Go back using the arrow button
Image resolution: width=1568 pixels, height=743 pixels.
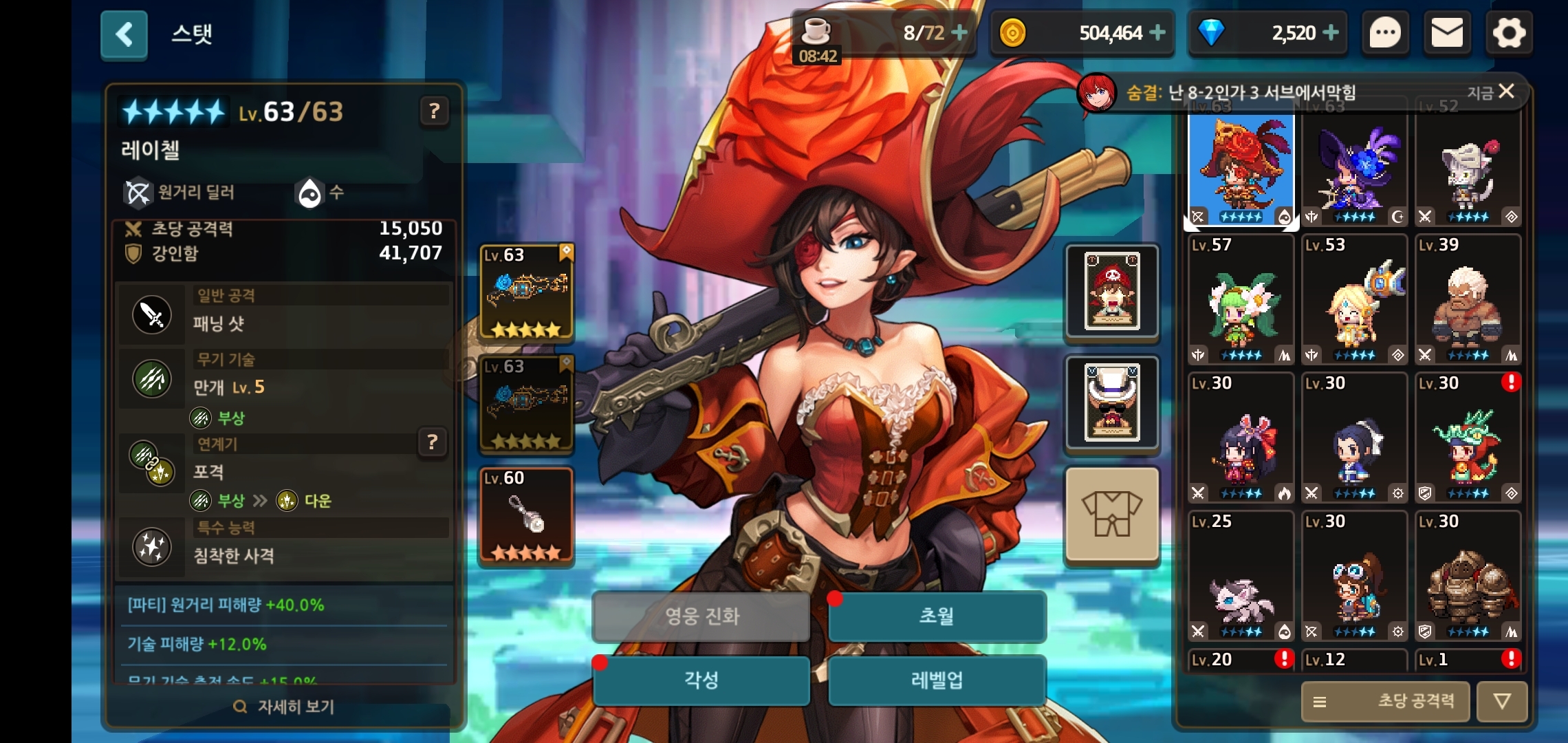coord(124,34)
